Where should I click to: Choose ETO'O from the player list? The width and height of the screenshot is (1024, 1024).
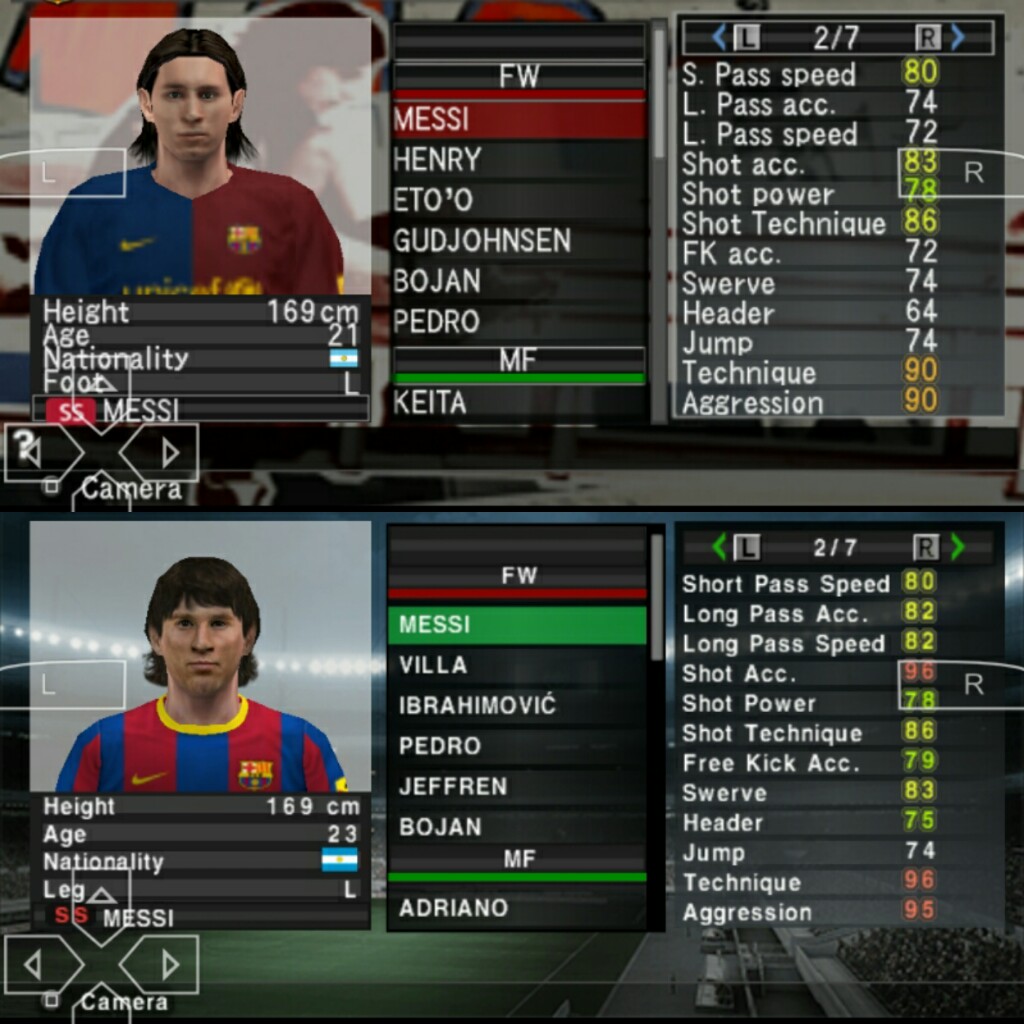point(518,200)
